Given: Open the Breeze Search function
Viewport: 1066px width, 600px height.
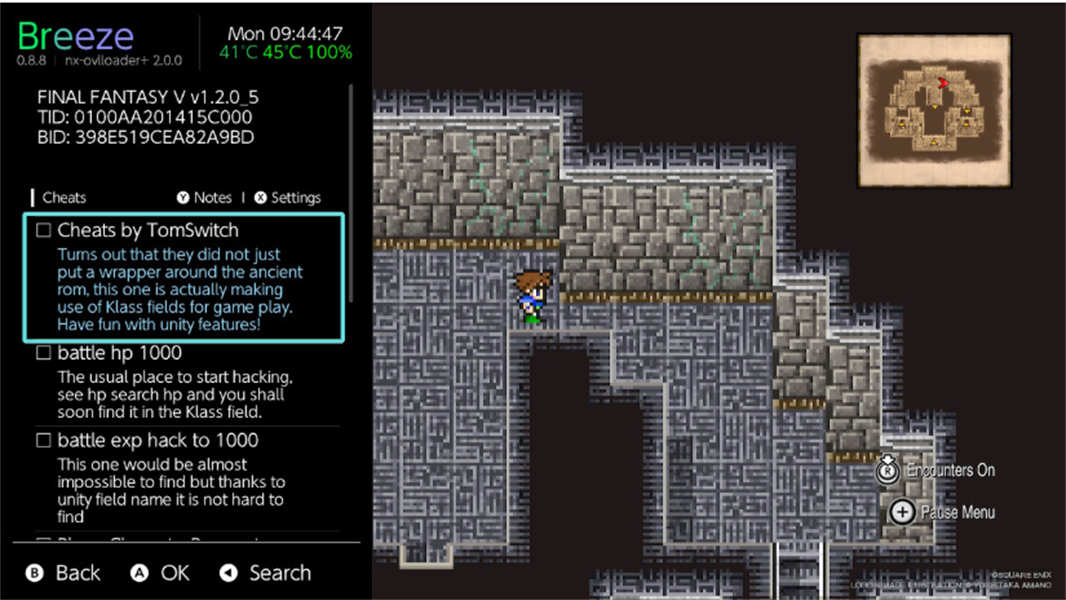Looking at the screenshot, I should pos(266,573).
